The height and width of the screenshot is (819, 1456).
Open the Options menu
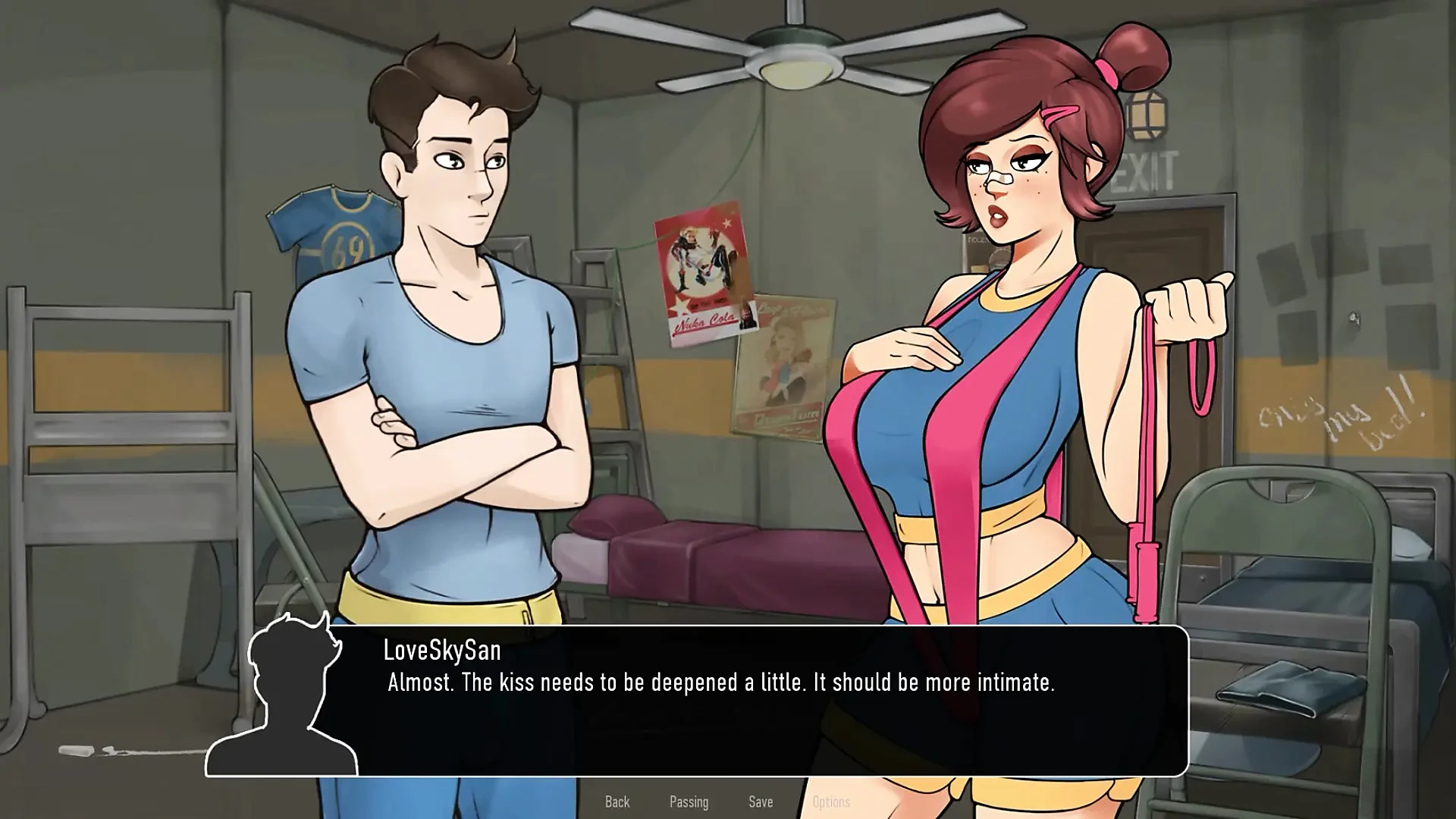(x=831, y=802)
